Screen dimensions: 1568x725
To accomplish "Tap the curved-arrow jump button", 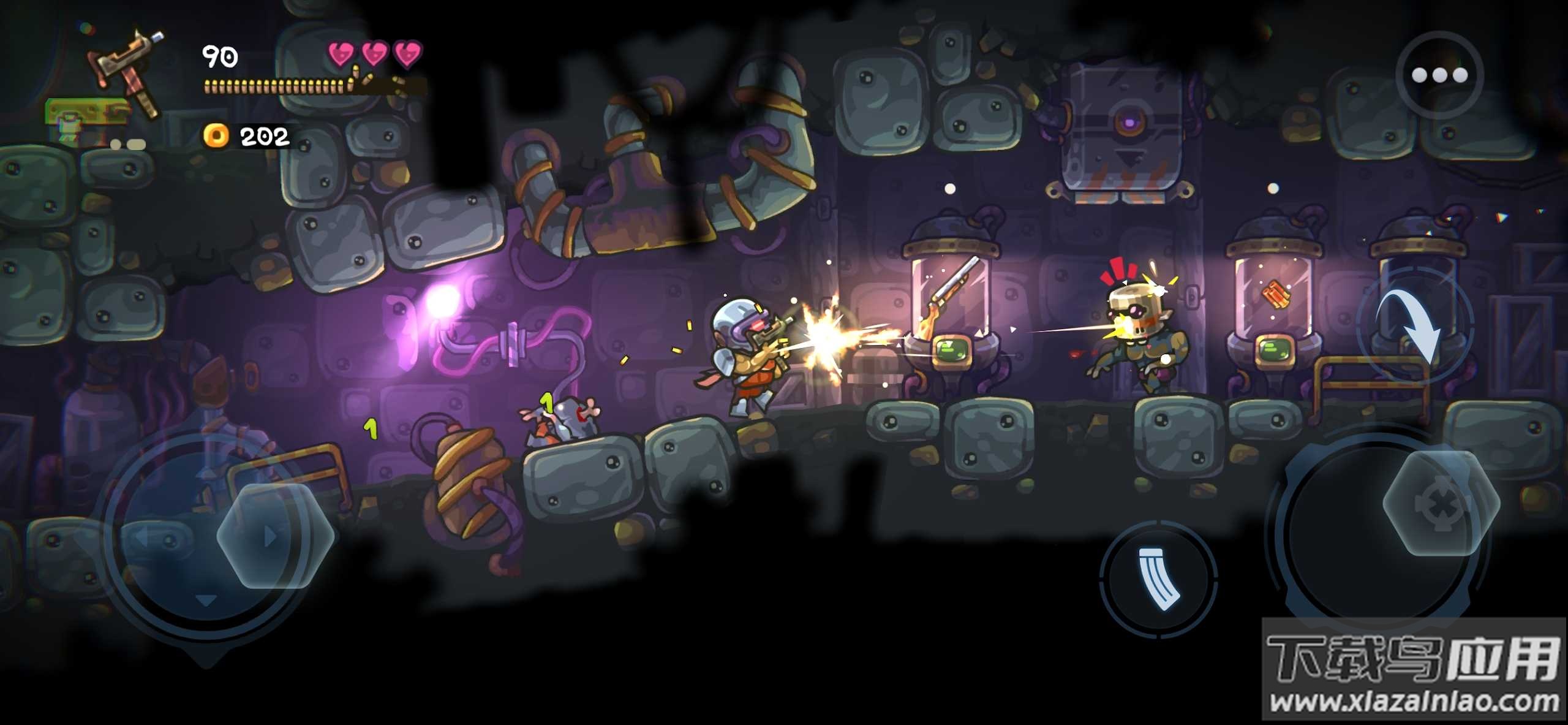I will (1414, 325).
